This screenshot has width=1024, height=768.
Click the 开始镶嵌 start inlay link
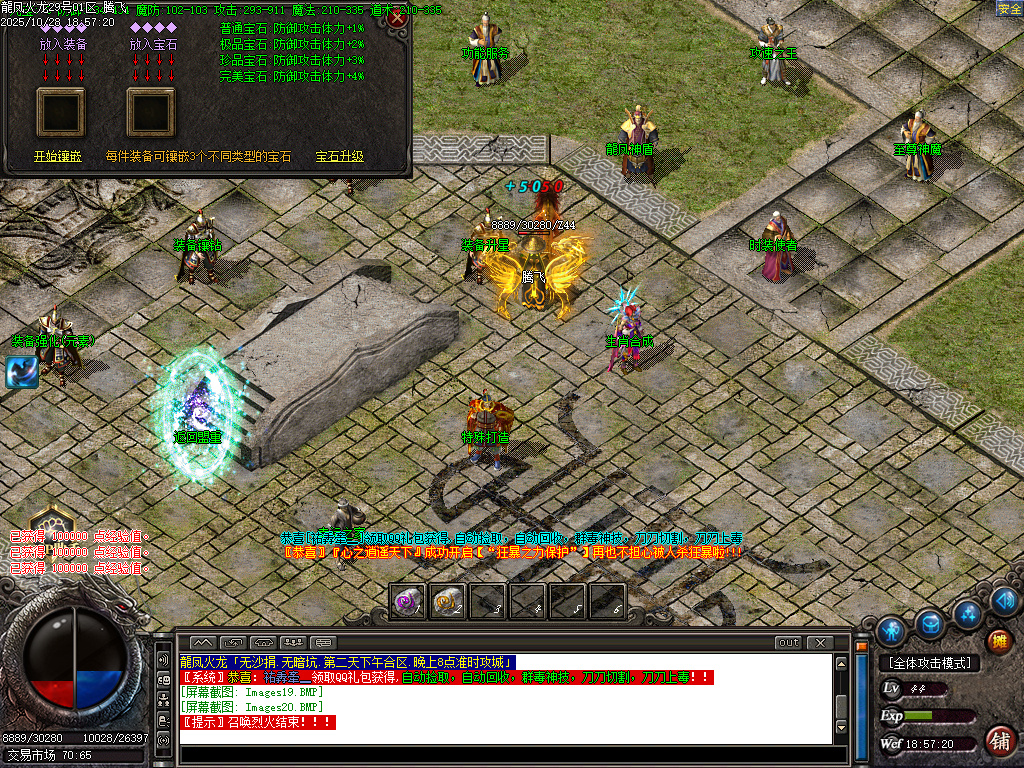pyautogui.click(x=58, y=157)
